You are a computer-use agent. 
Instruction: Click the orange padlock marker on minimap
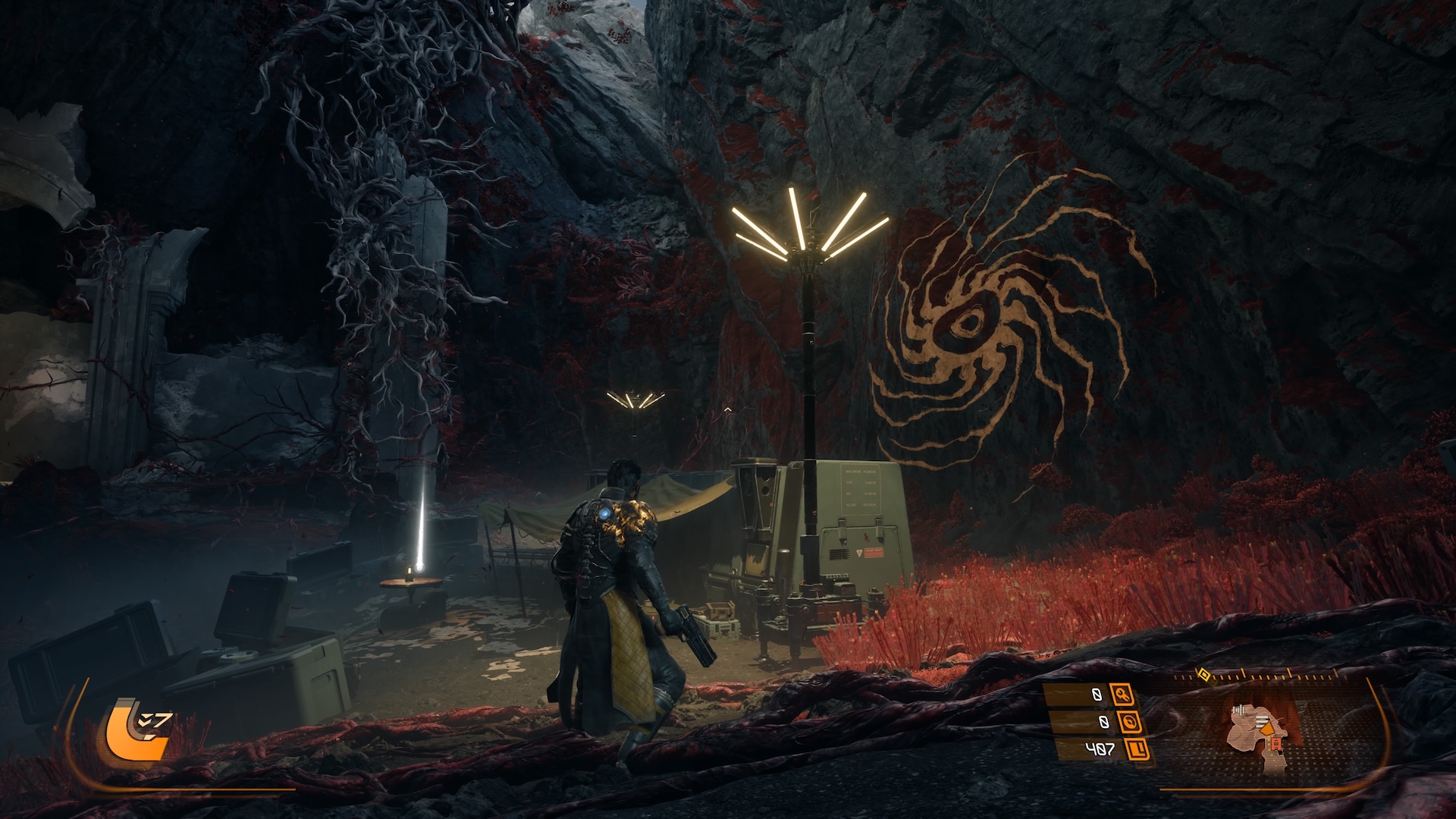pos(1276,746)
